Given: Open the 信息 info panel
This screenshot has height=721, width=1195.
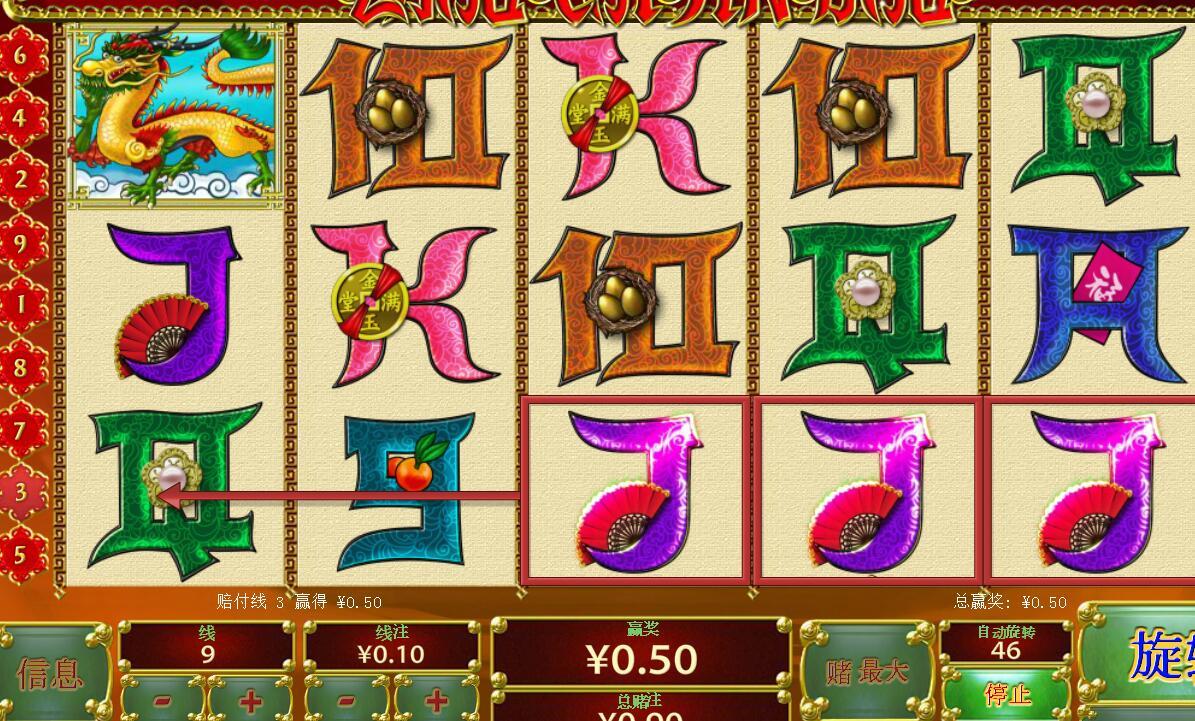Looking at the screenshot, I should click(52, 672).
